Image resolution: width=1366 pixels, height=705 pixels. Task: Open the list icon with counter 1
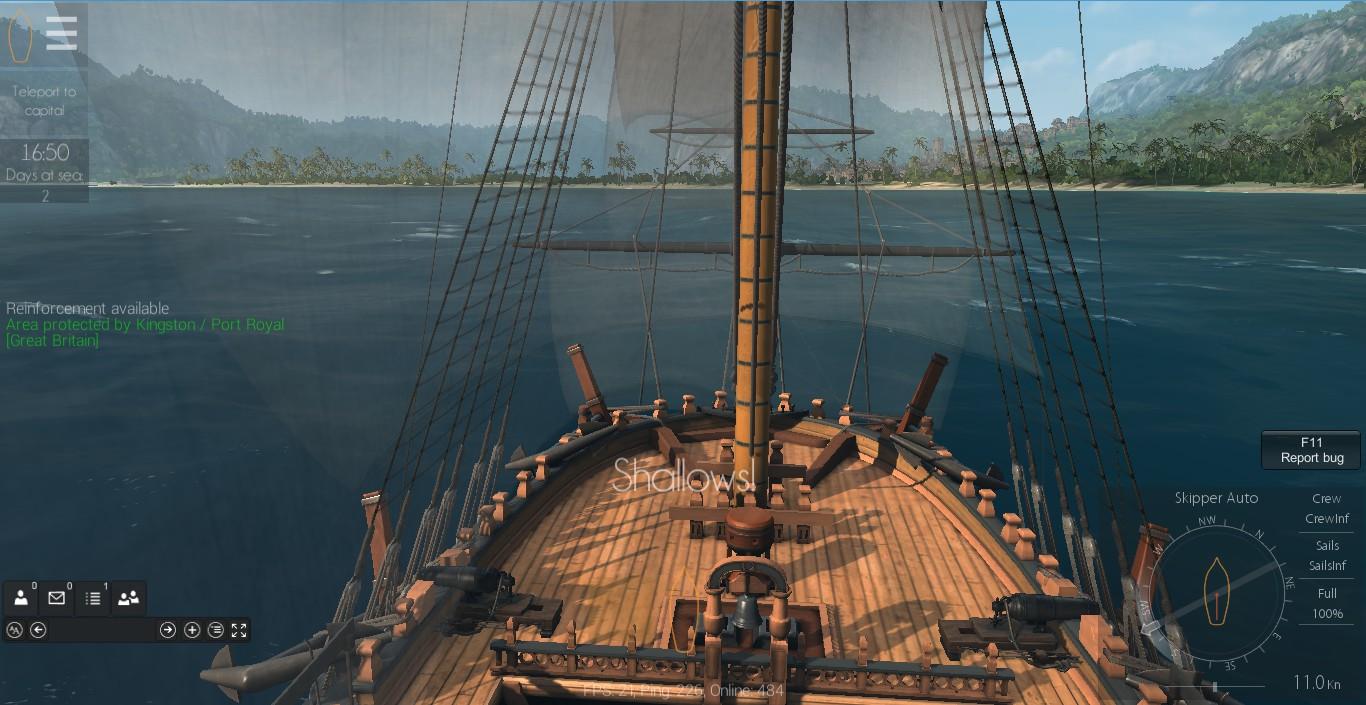click(x=93, y=598)
